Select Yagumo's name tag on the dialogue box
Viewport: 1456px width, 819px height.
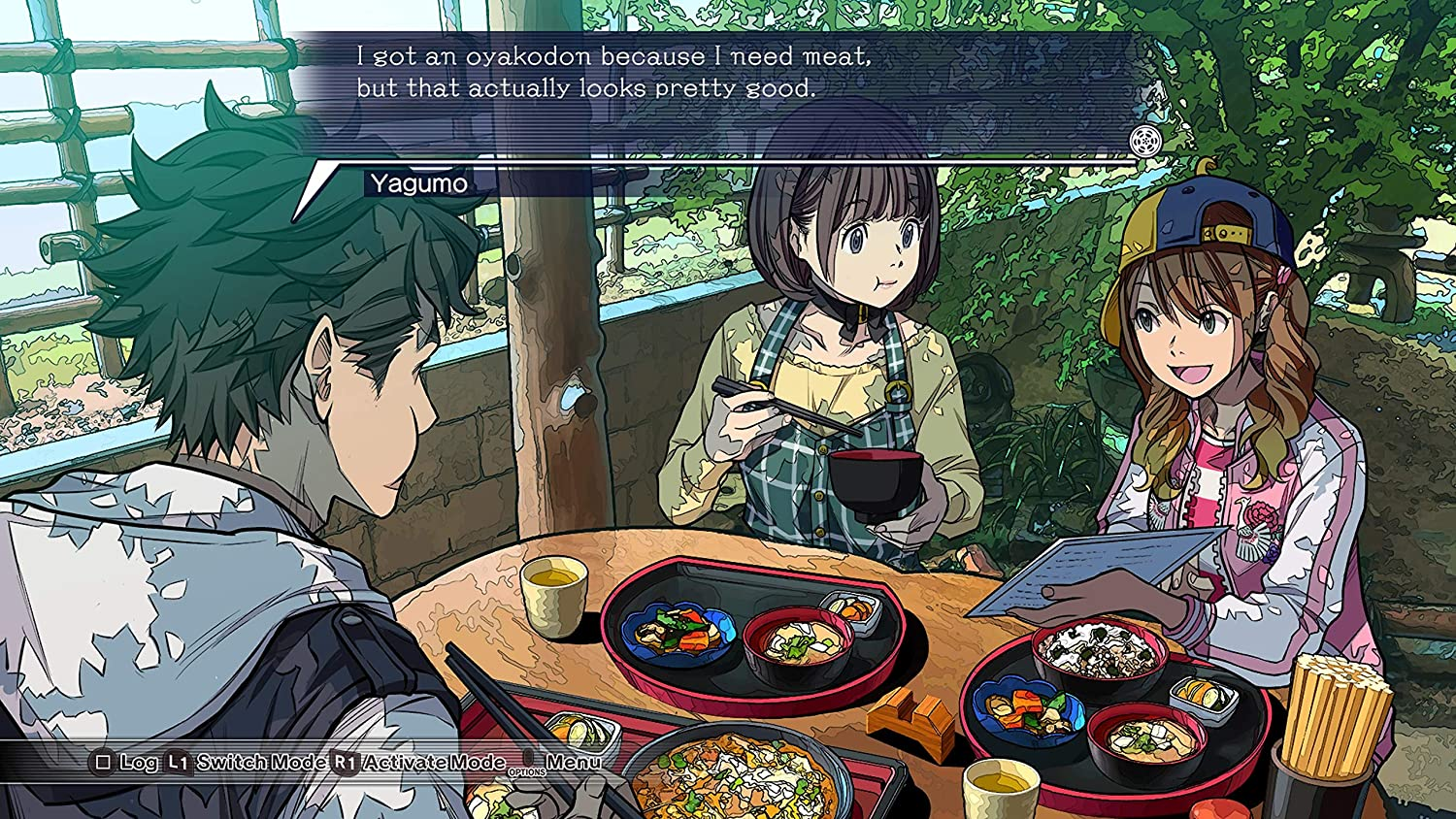point(419,185)
